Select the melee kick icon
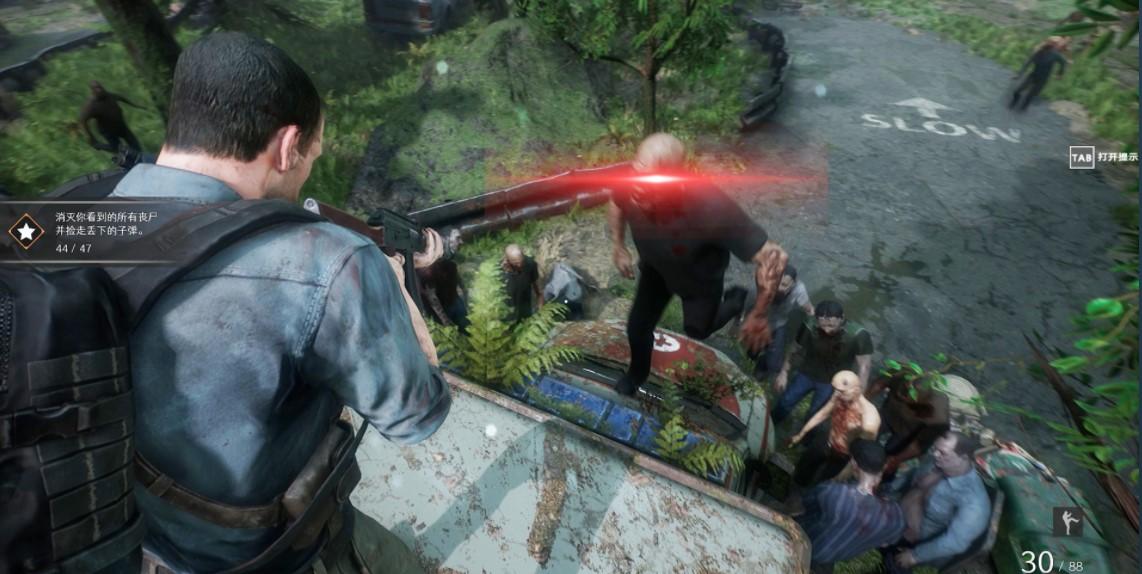Image resolution: width=1142 pixels, height=574 pixels. pos(1067,521)
